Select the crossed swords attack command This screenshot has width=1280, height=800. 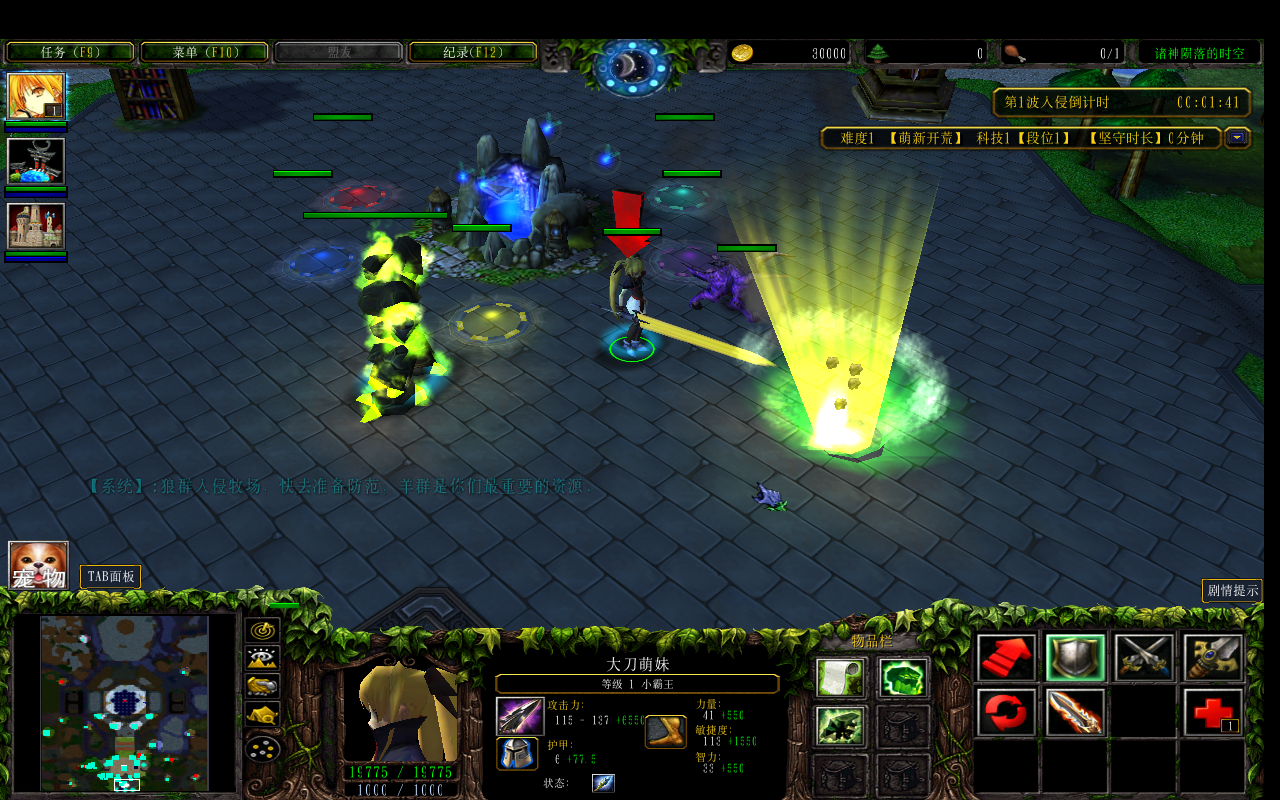(1144, 658)
